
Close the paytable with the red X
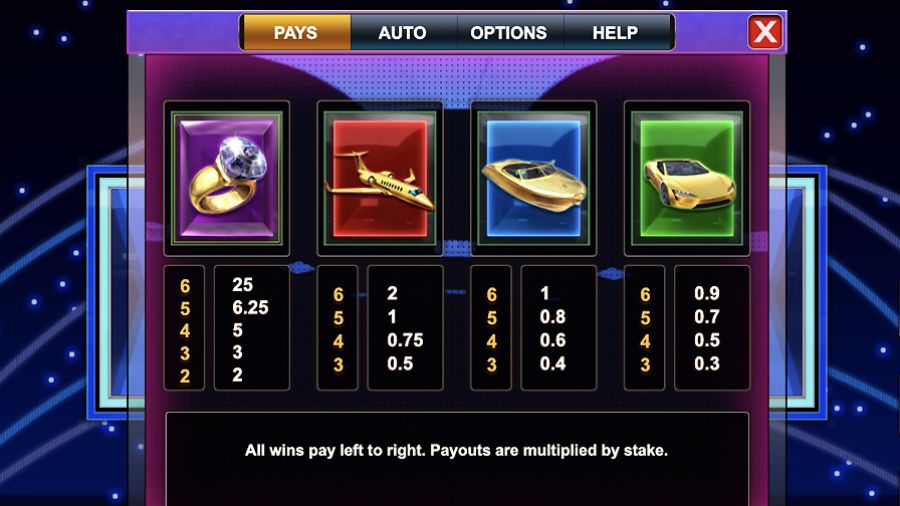click(x=765, y=32)
